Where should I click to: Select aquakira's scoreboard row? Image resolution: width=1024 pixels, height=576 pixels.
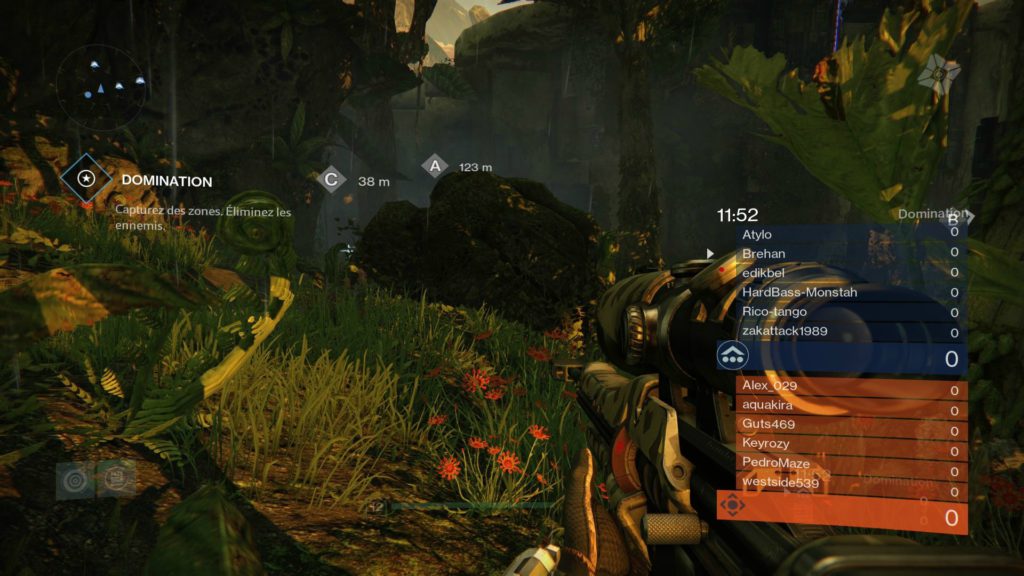click(x=852, y=405)
